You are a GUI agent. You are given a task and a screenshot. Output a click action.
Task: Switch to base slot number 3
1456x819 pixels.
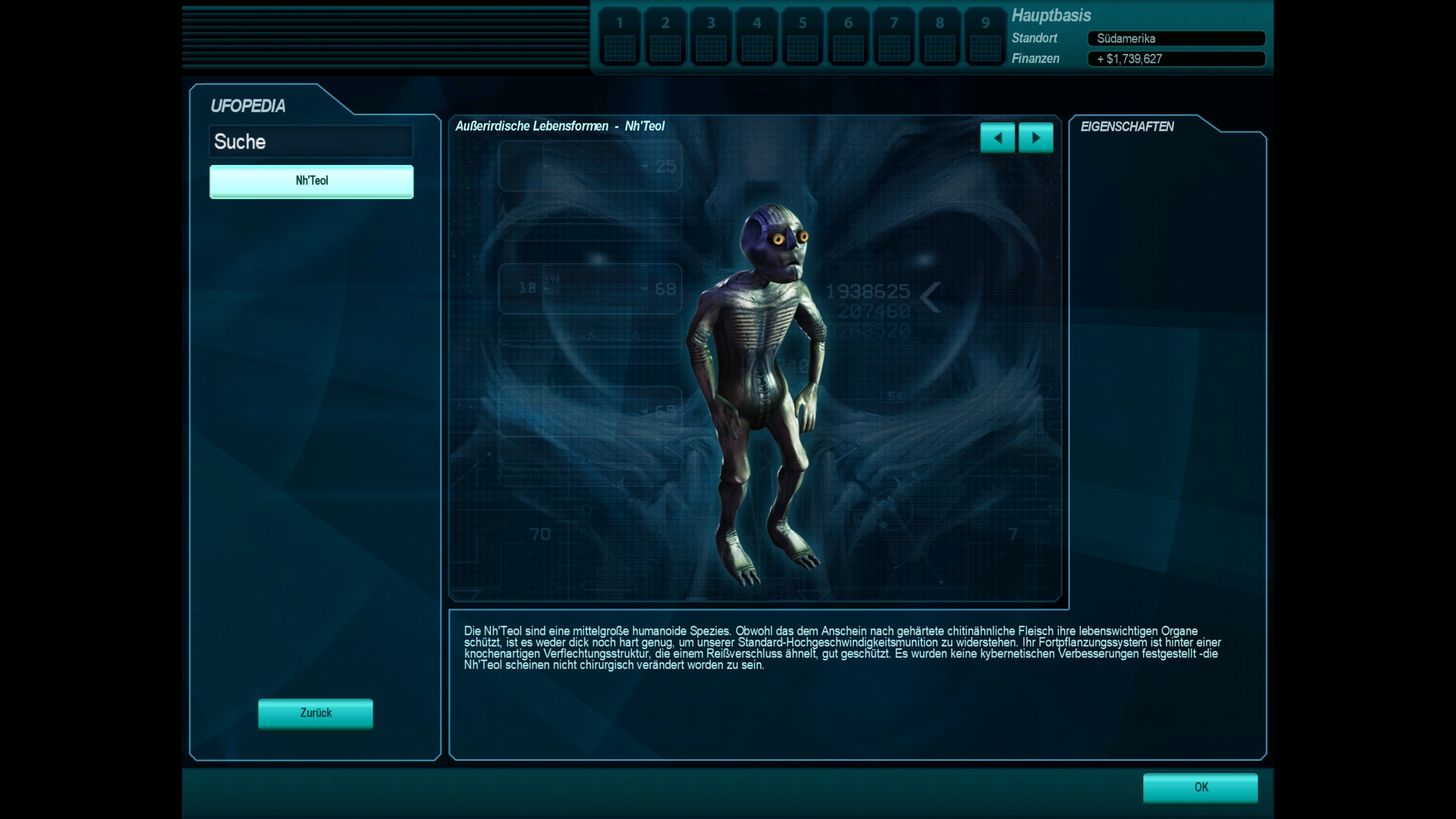pyautogui.click(x=711, y=37)
